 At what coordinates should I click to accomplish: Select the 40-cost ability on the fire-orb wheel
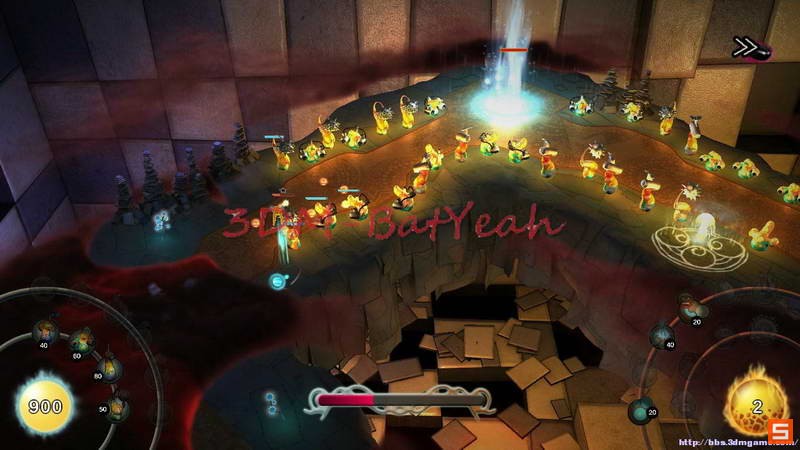[x=662, y=336]
